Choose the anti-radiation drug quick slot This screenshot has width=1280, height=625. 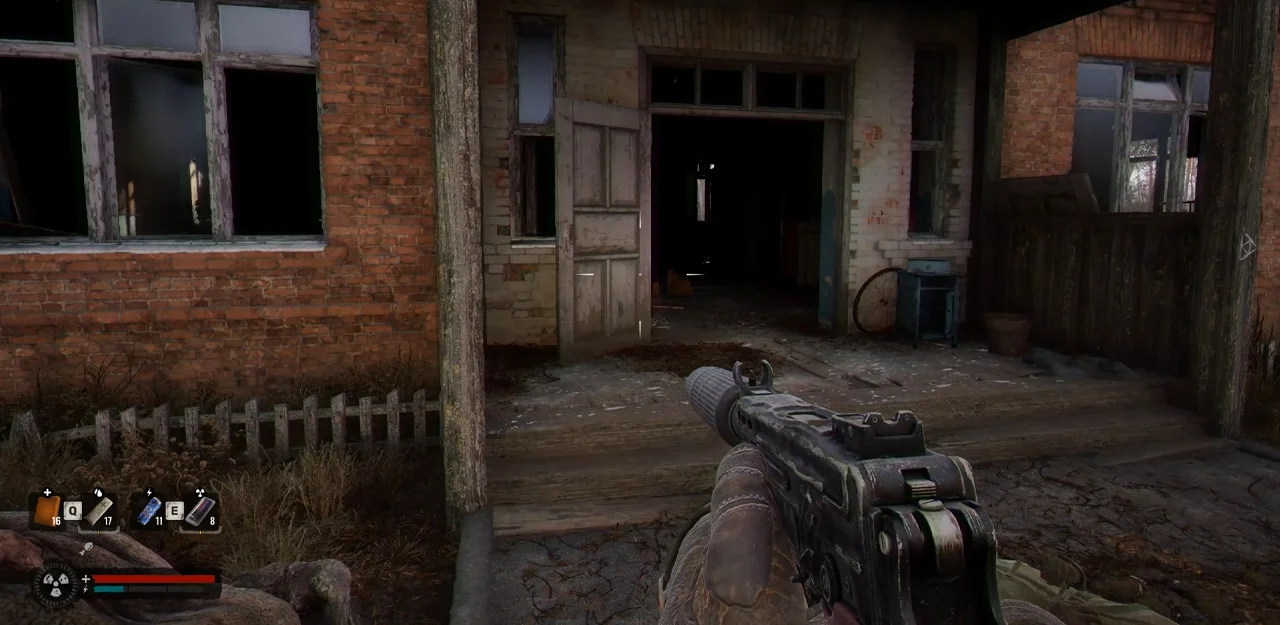click(x=199, y=511)
